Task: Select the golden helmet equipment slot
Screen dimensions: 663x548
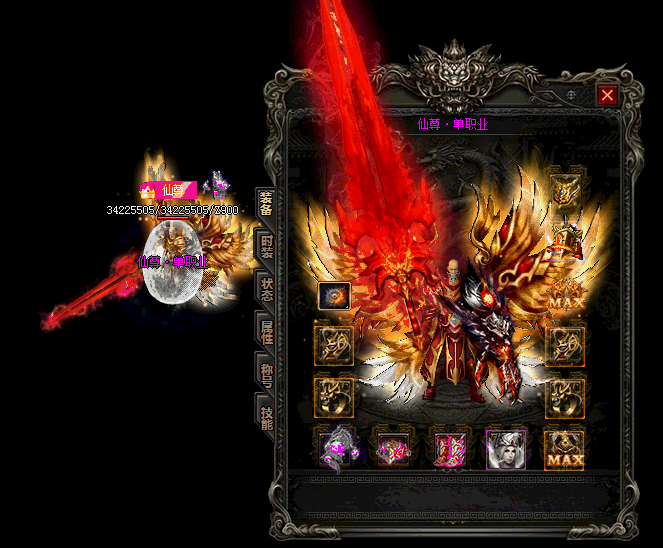Action: (565, 190)
